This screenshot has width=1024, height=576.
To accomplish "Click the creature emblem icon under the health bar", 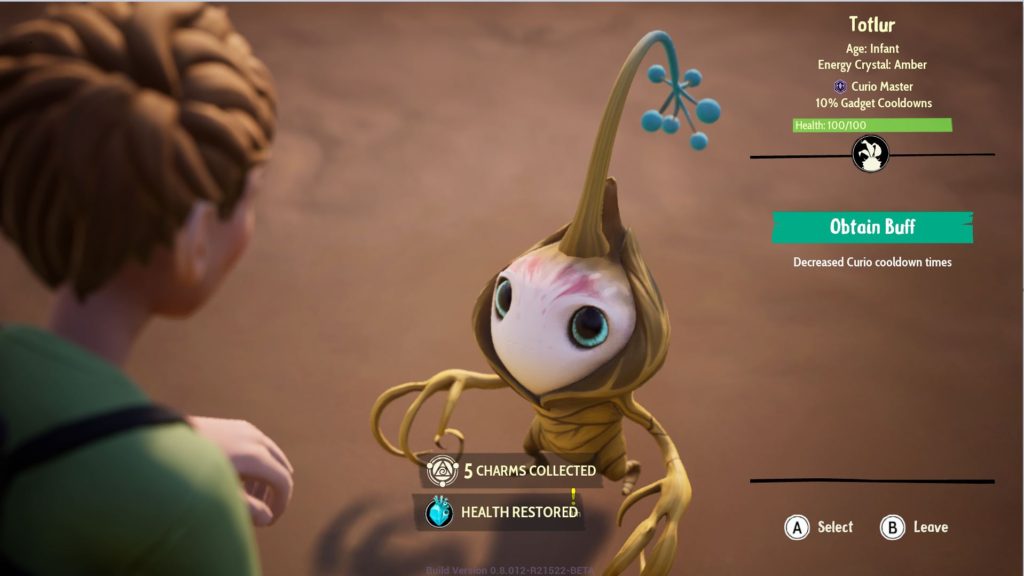I will point(870,155).
